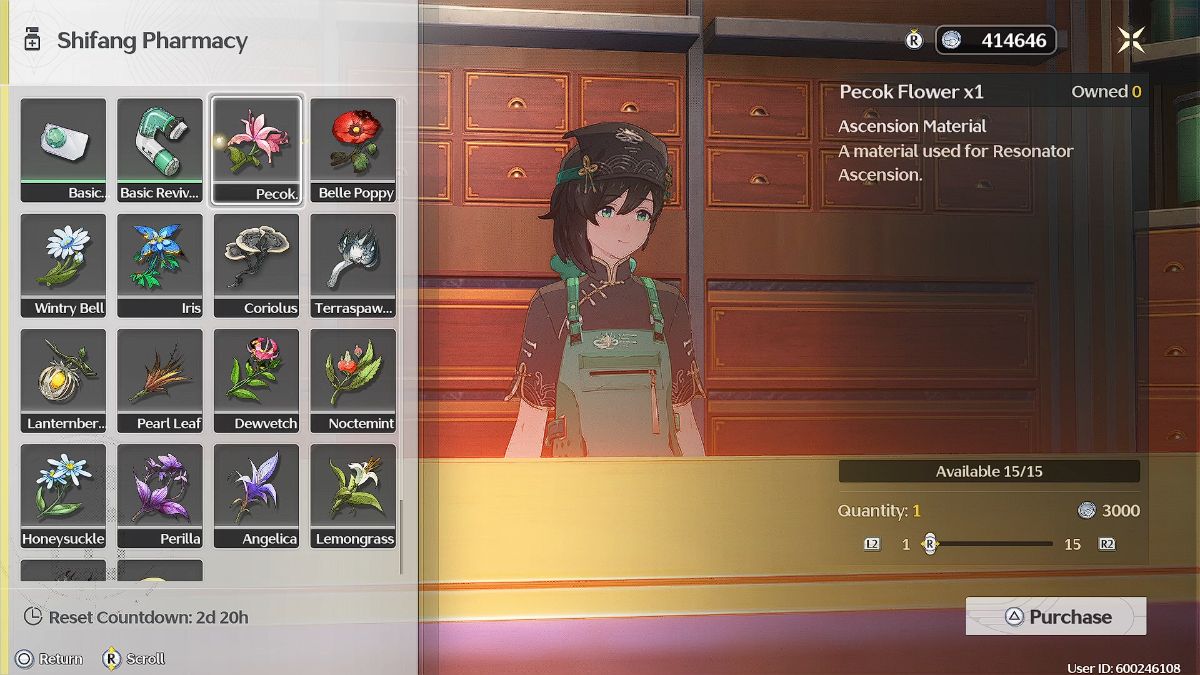Click the shop item list scrollbar

pyautogui.click(x=401, y=536)
